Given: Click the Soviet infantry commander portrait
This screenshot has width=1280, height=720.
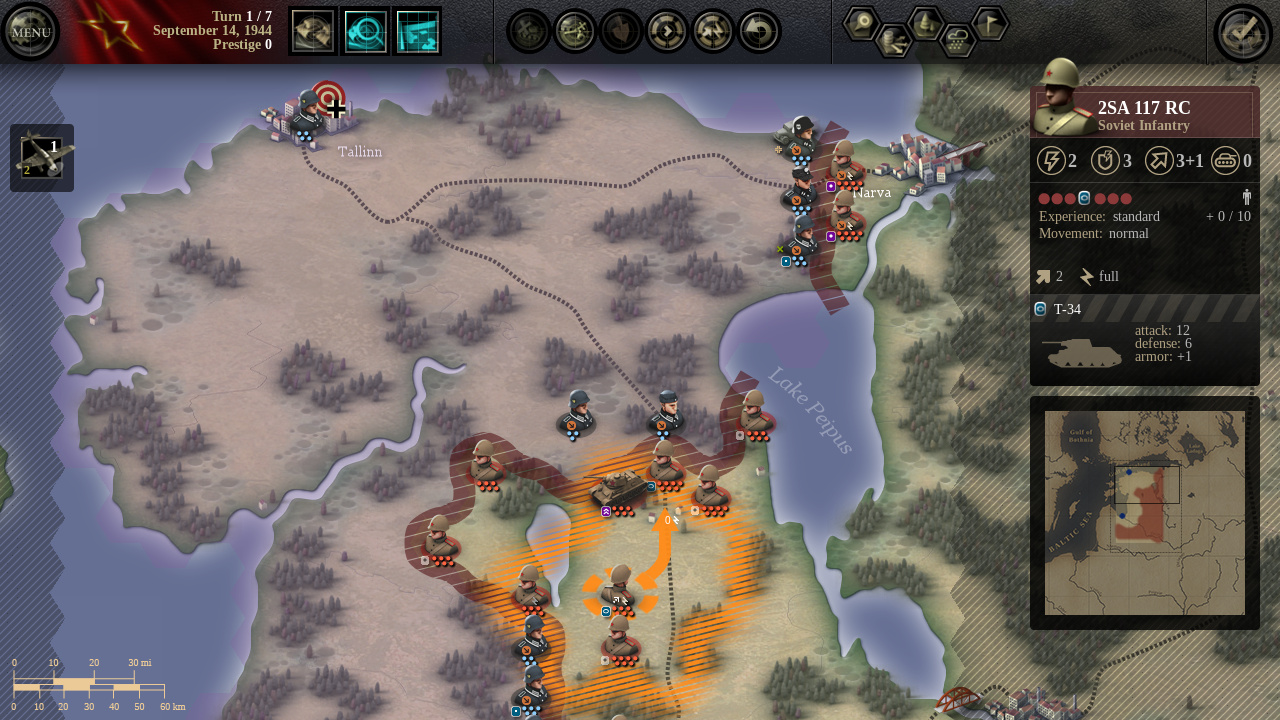Looking at the screenshot, I should click(1062, 98).
